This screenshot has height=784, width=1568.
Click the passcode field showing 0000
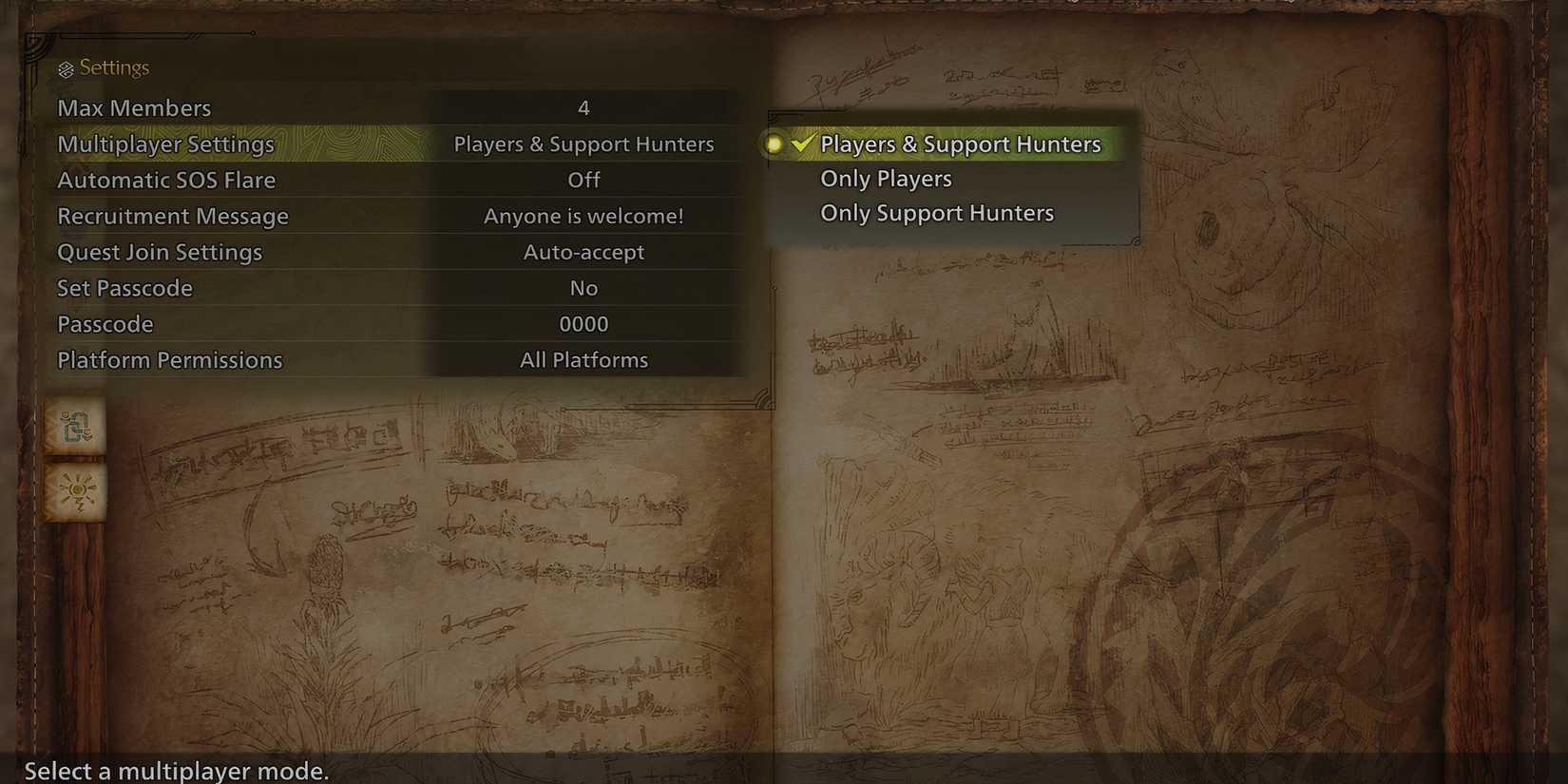point(583,324)
